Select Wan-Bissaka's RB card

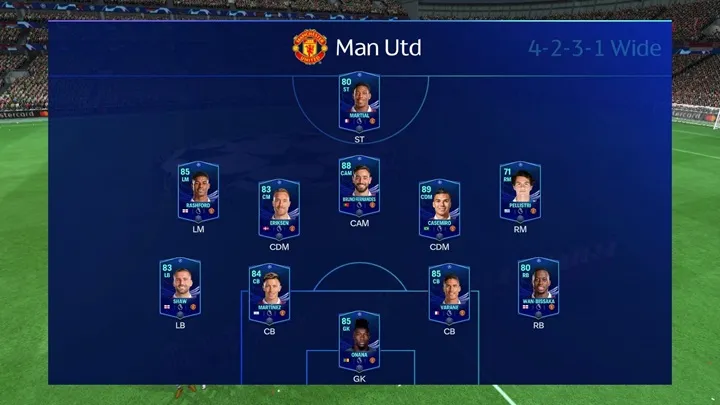click(x=538, y=288)
